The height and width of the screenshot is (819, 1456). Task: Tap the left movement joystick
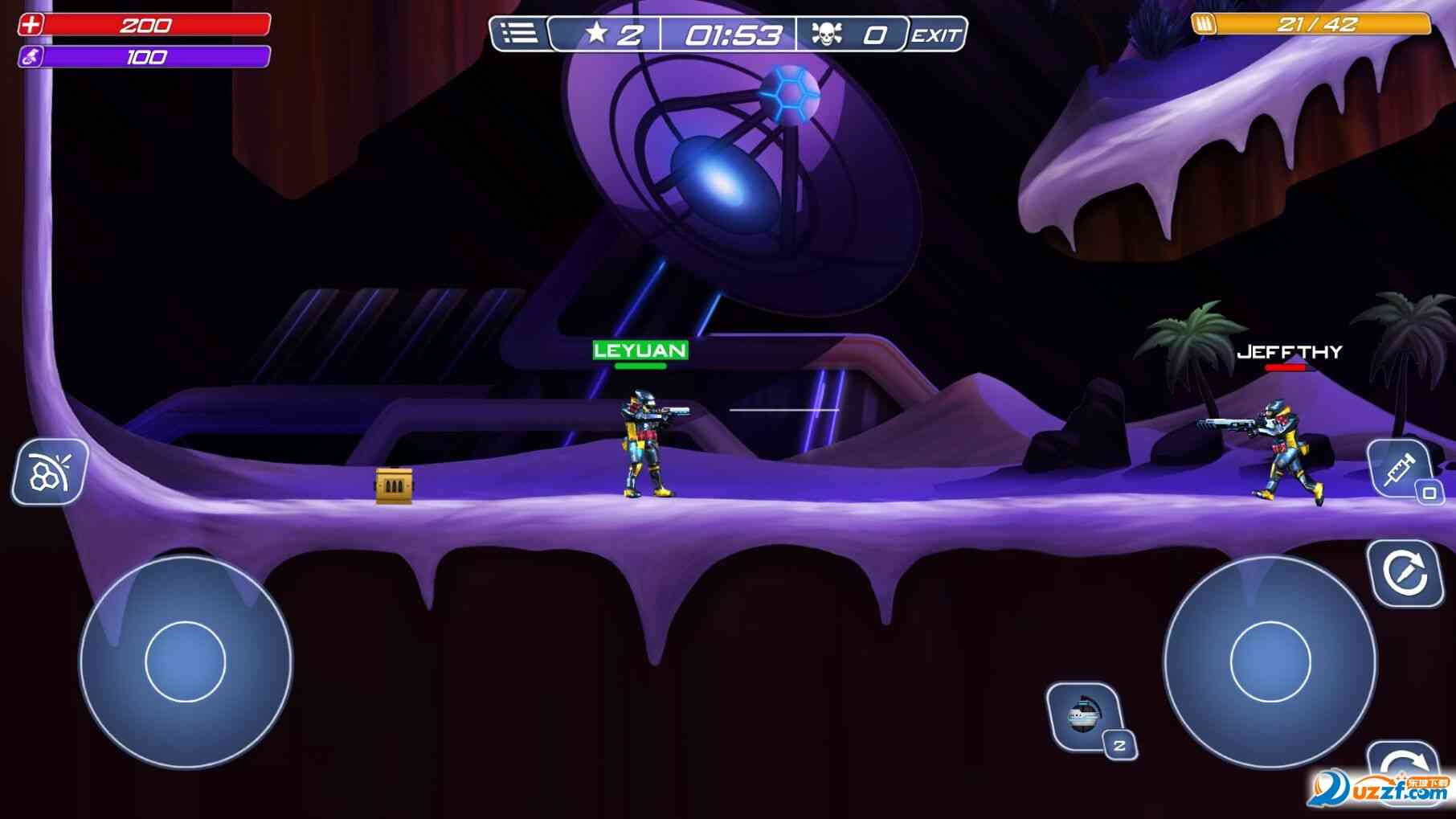coord(186,661)
